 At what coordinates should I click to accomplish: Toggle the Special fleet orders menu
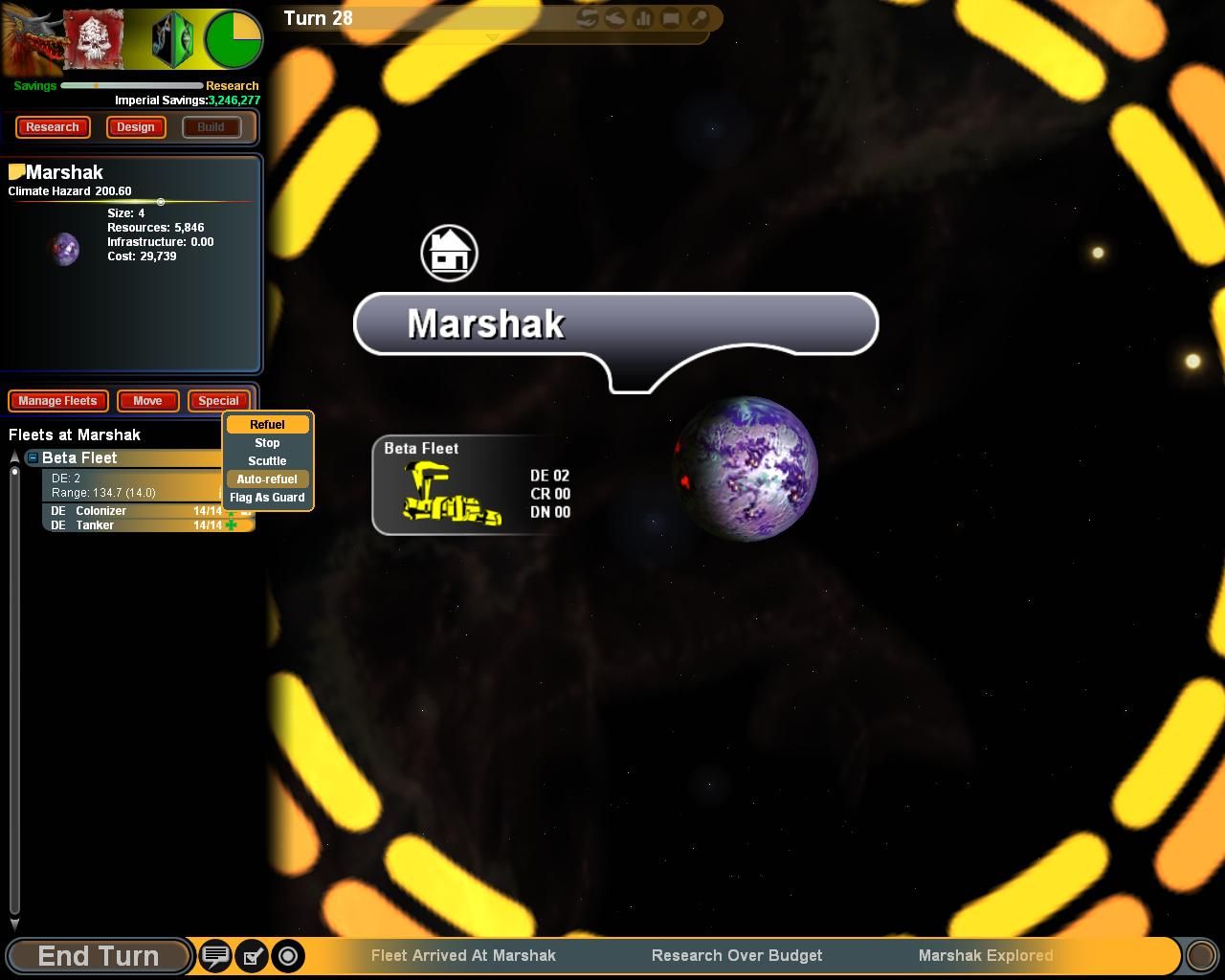coord(218,401)
